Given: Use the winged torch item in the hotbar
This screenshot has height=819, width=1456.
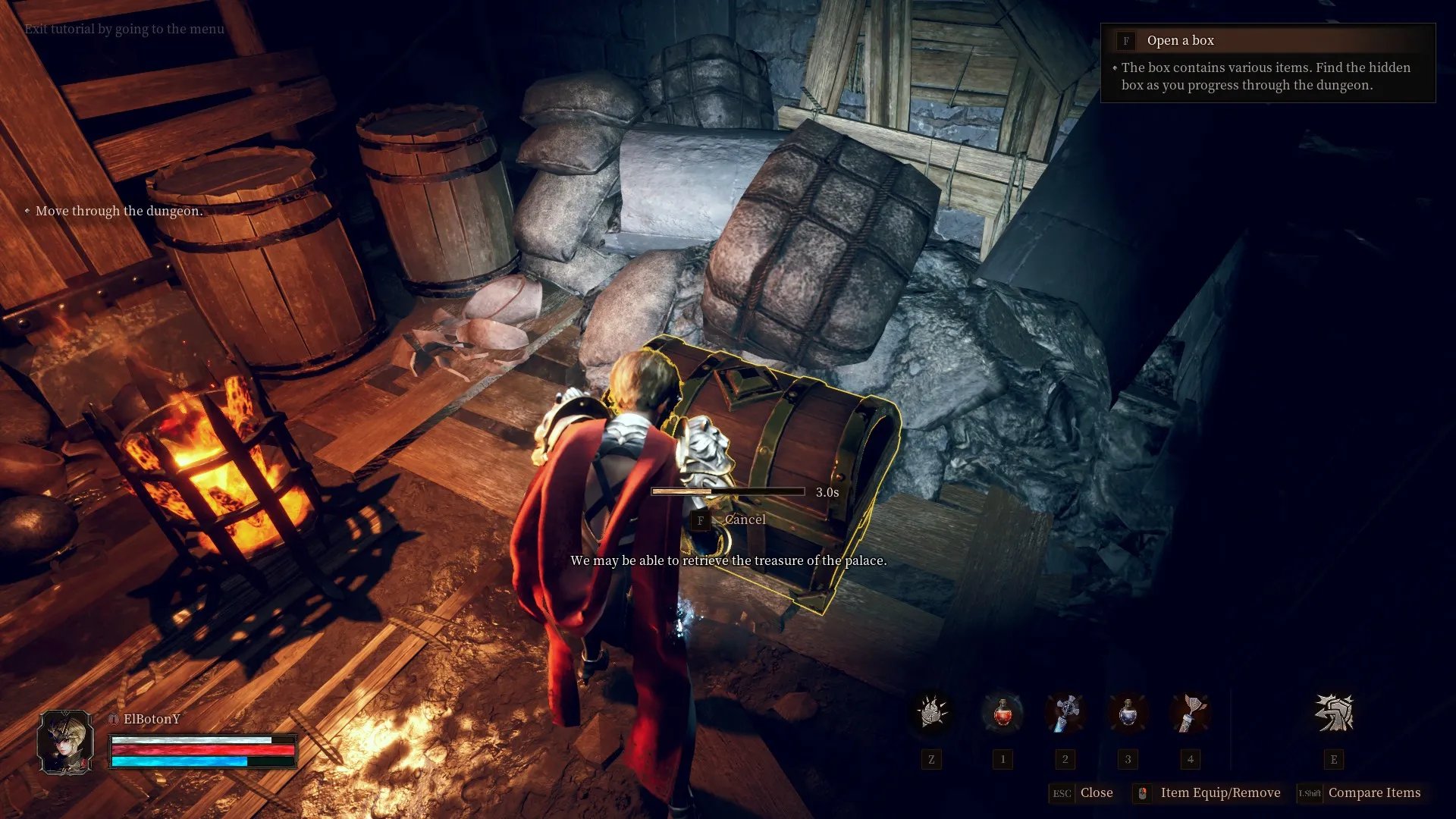Looking at the screenshot, I should point(1190,714).
